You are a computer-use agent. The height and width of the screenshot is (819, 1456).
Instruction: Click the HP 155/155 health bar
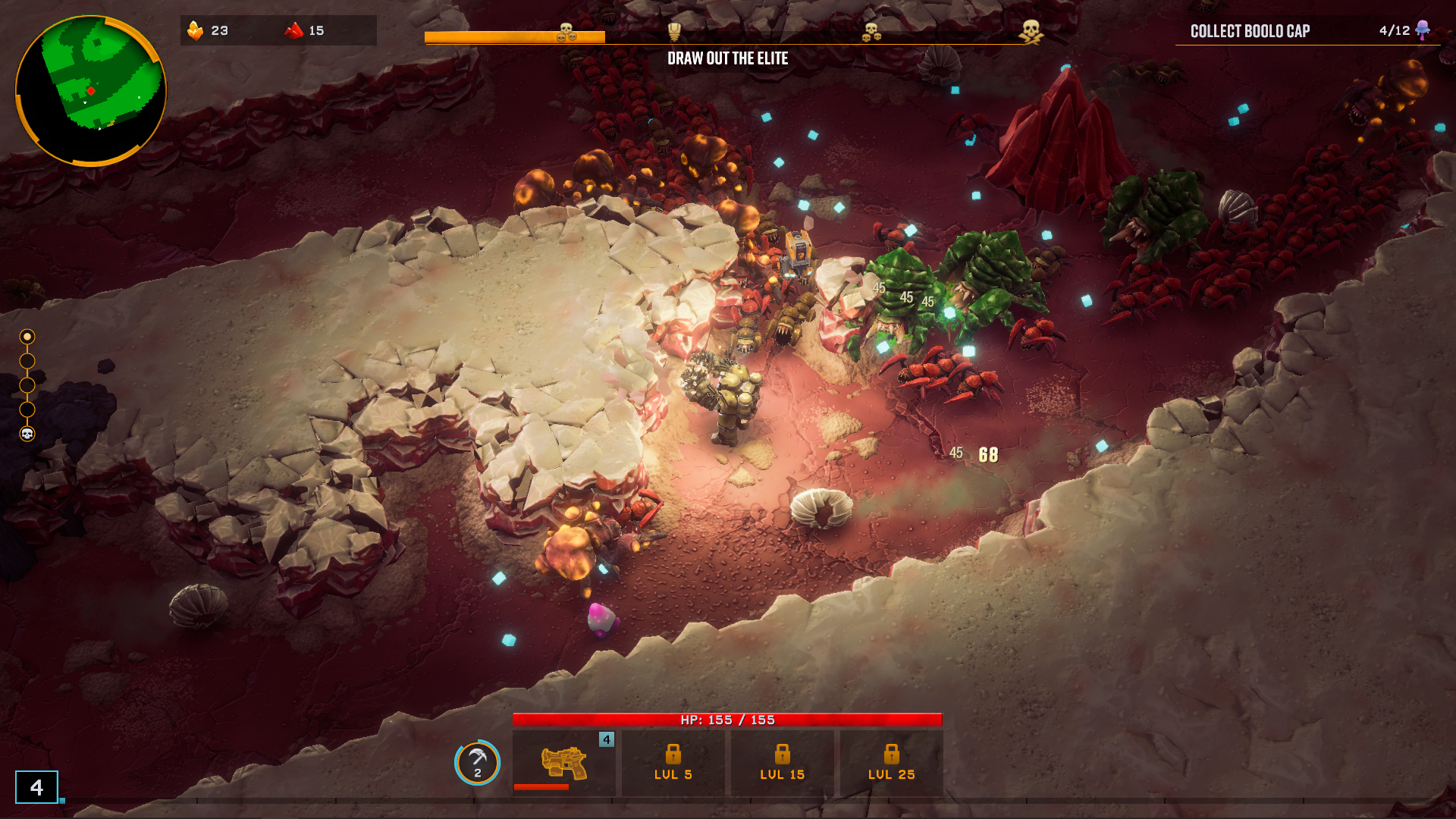pos(726,719)
